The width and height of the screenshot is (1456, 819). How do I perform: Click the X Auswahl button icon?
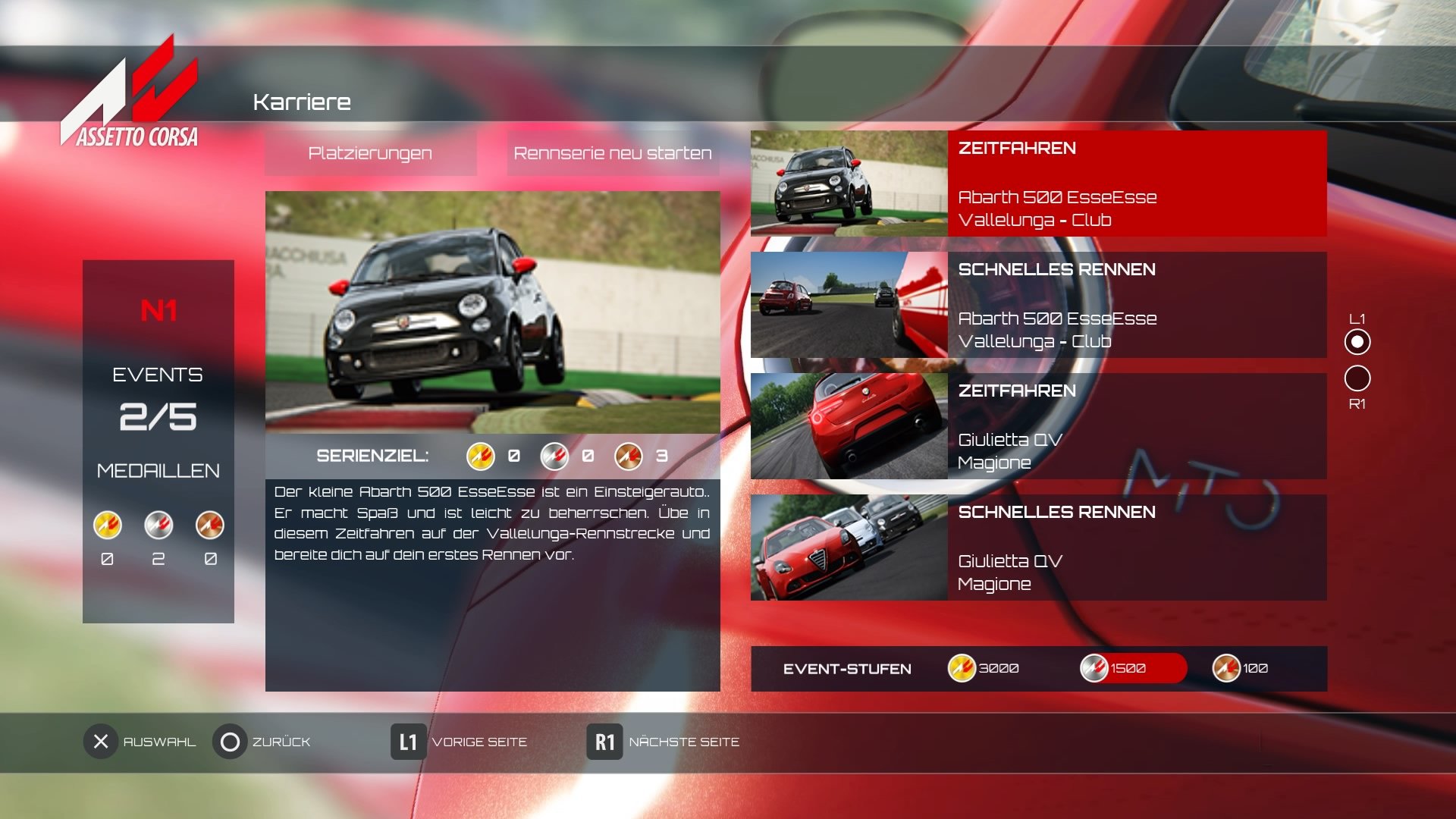pos(99,742)
